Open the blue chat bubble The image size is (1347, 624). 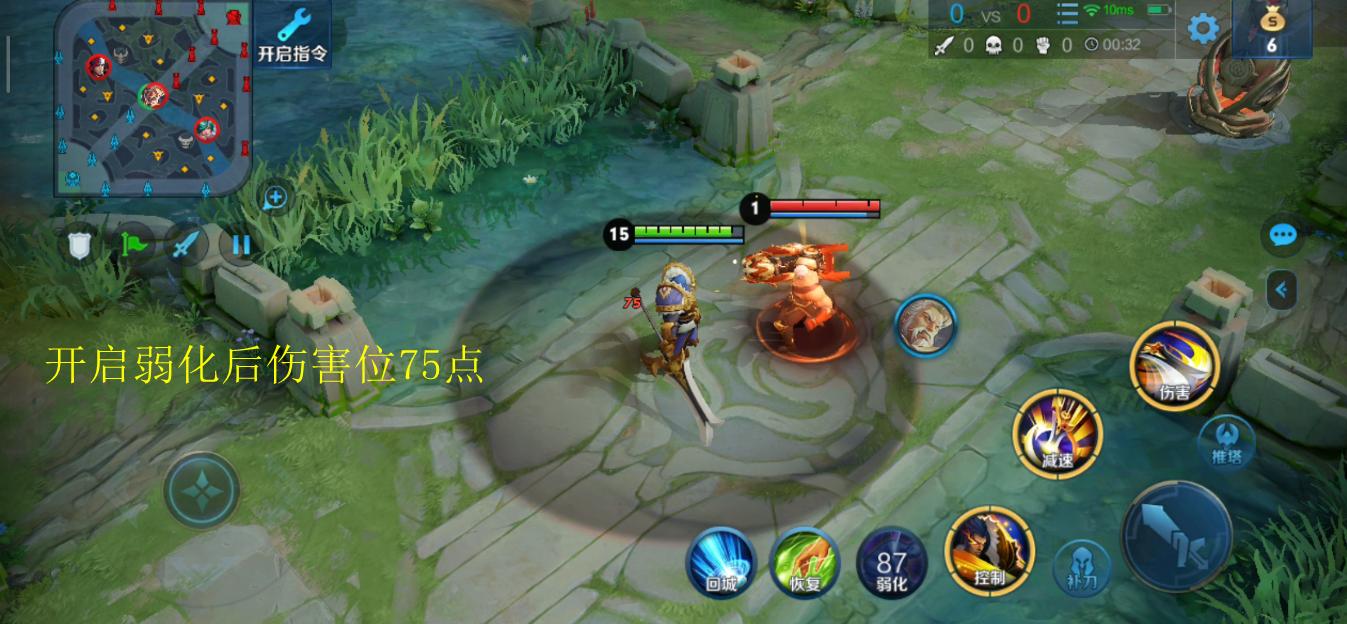(x=1282, y=235)
